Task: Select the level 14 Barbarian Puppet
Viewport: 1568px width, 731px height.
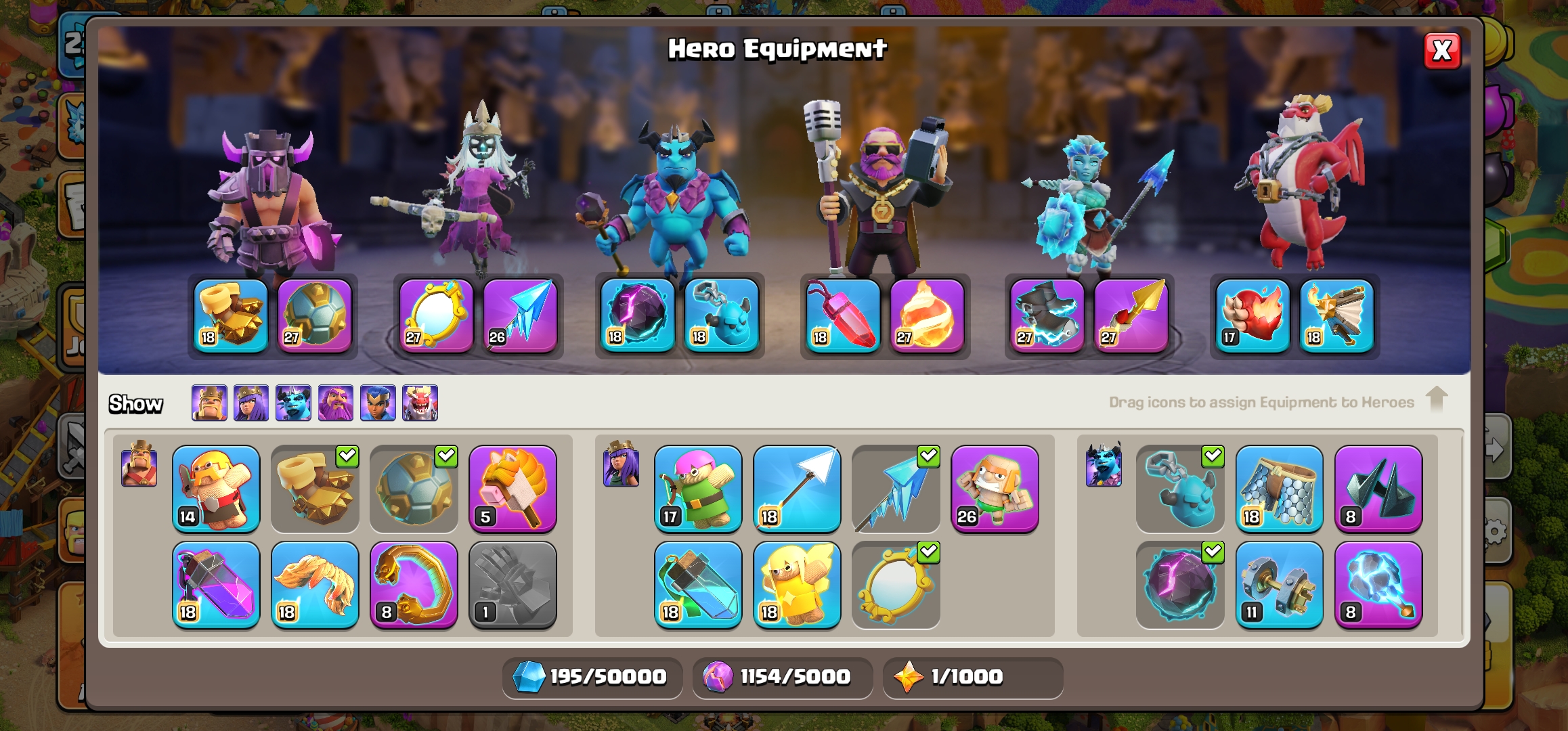Action: (x=216, y=489)
